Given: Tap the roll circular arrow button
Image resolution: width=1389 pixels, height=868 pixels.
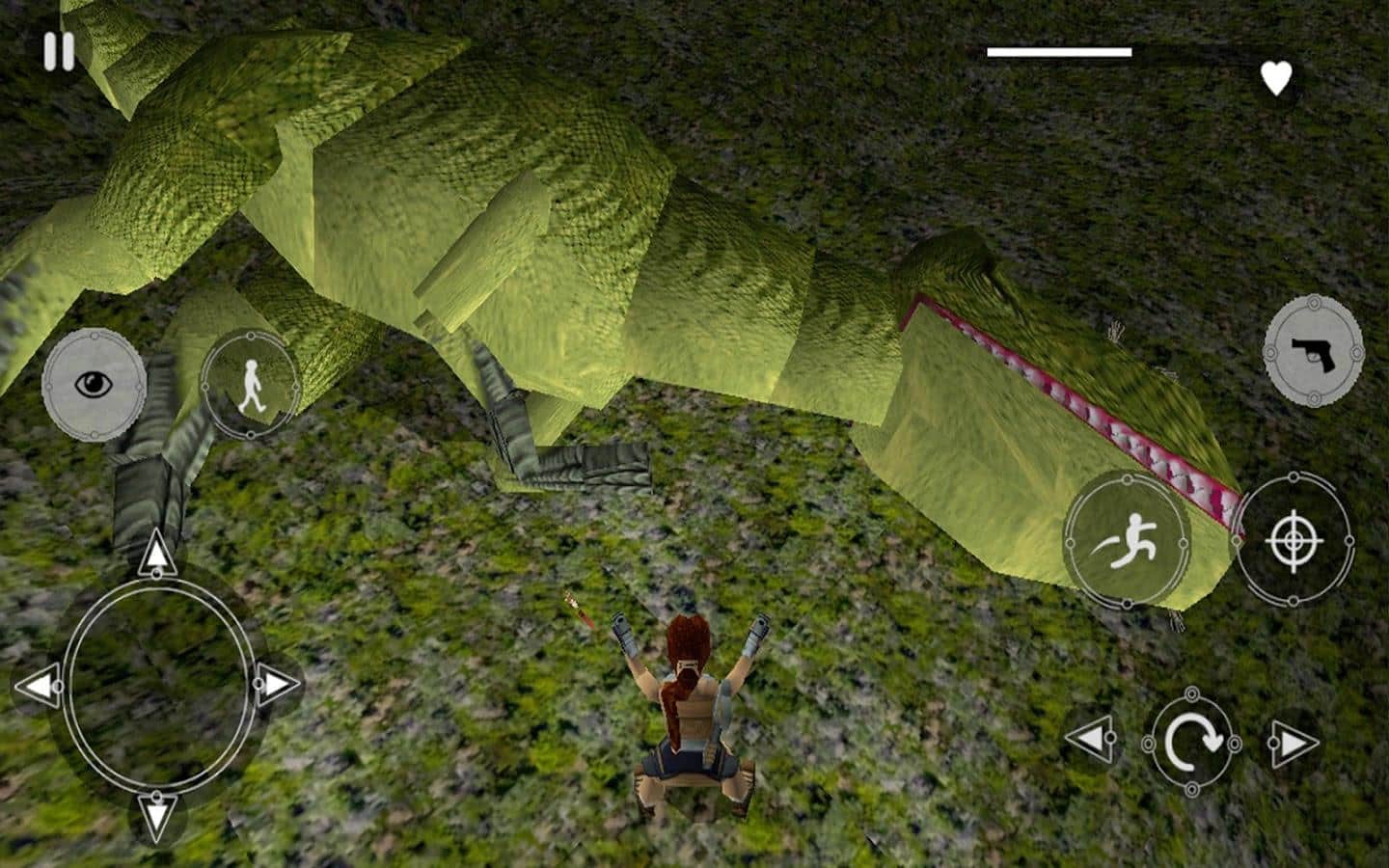Looking at the screenshot, I should point(1191,743).
